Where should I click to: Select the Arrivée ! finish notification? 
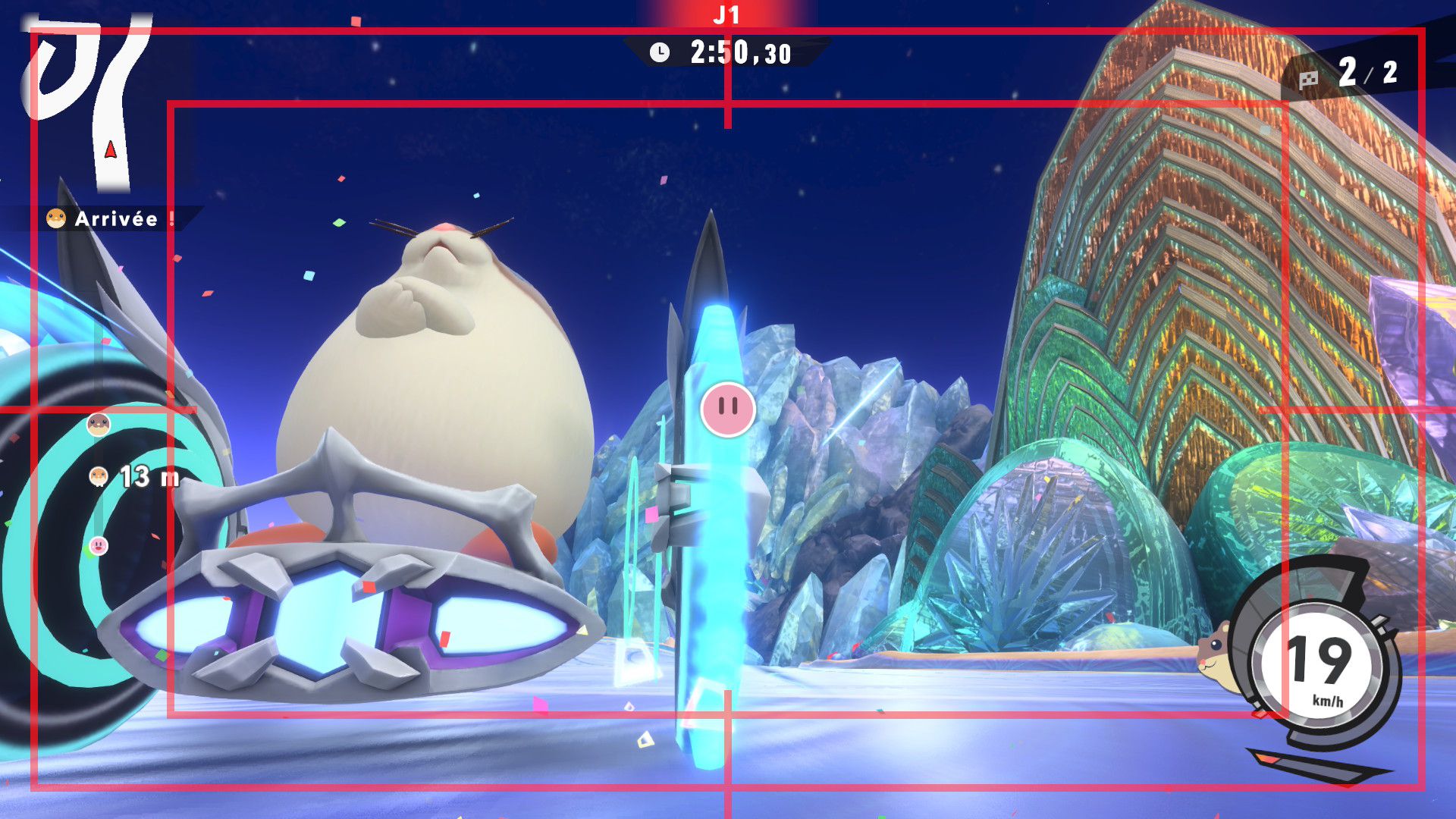click(115, 219)
